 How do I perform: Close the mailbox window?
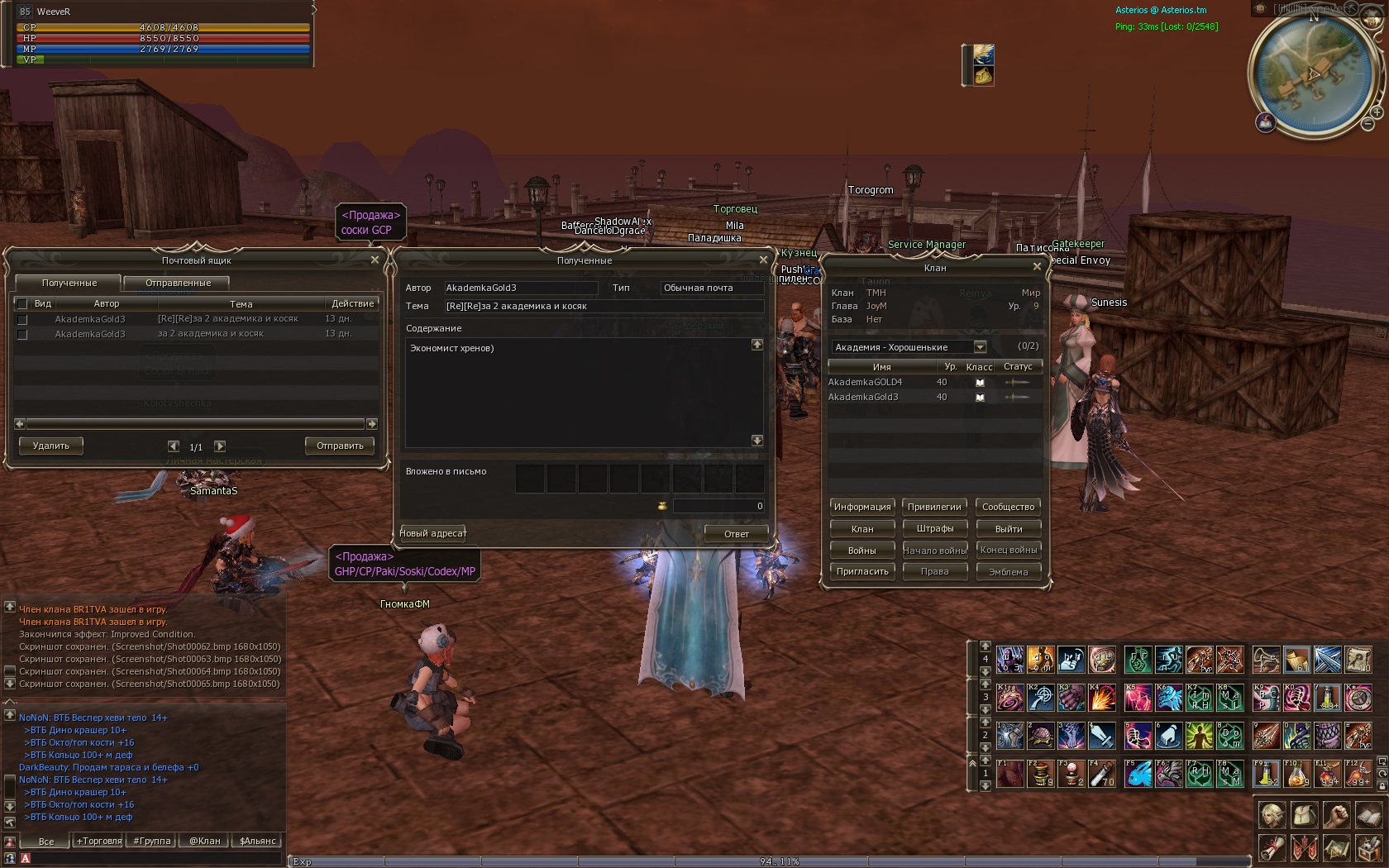(x=375, y=260)
